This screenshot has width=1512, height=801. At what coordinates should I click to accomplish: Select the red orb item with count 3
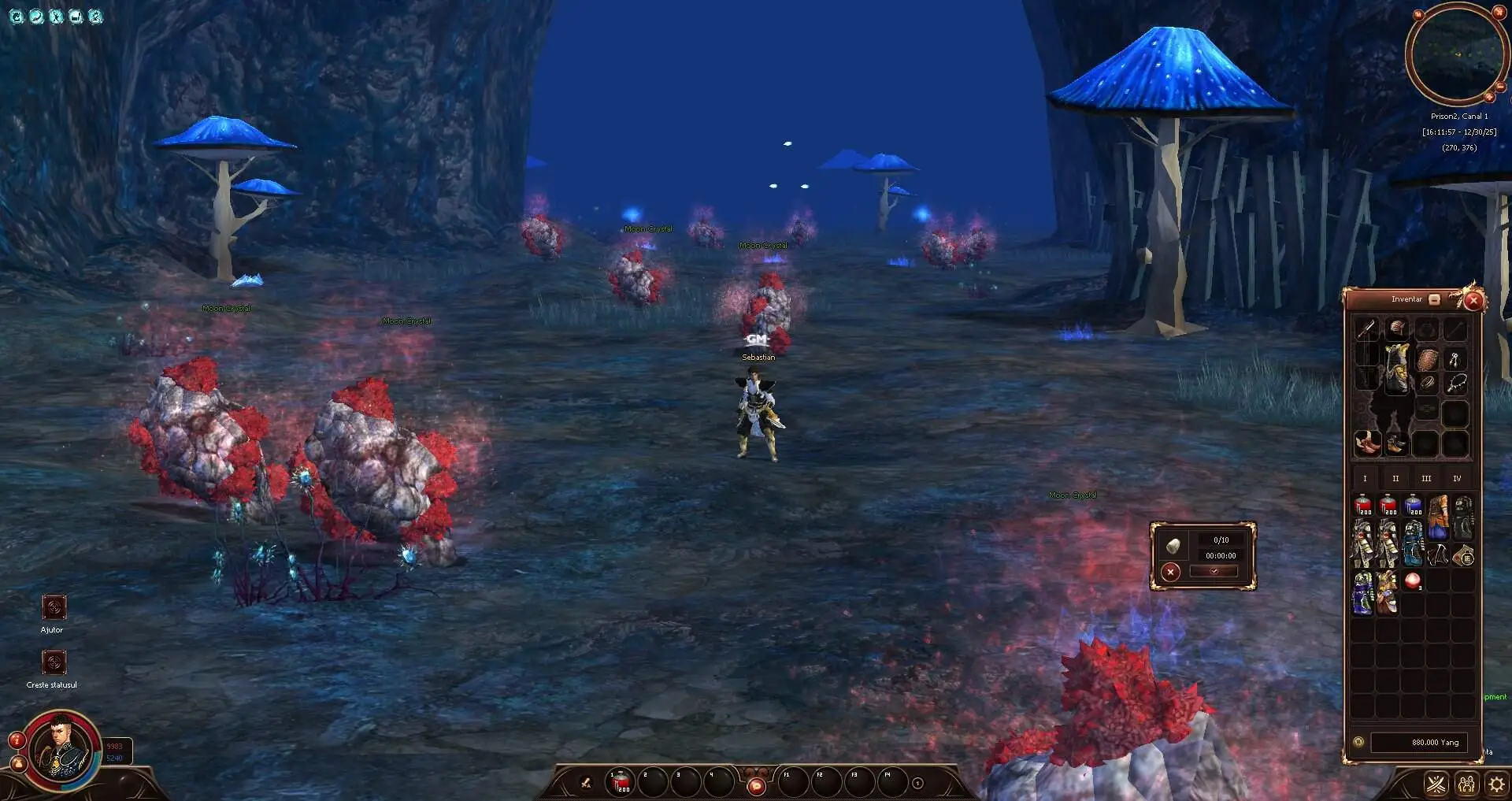click(1414, 582)
